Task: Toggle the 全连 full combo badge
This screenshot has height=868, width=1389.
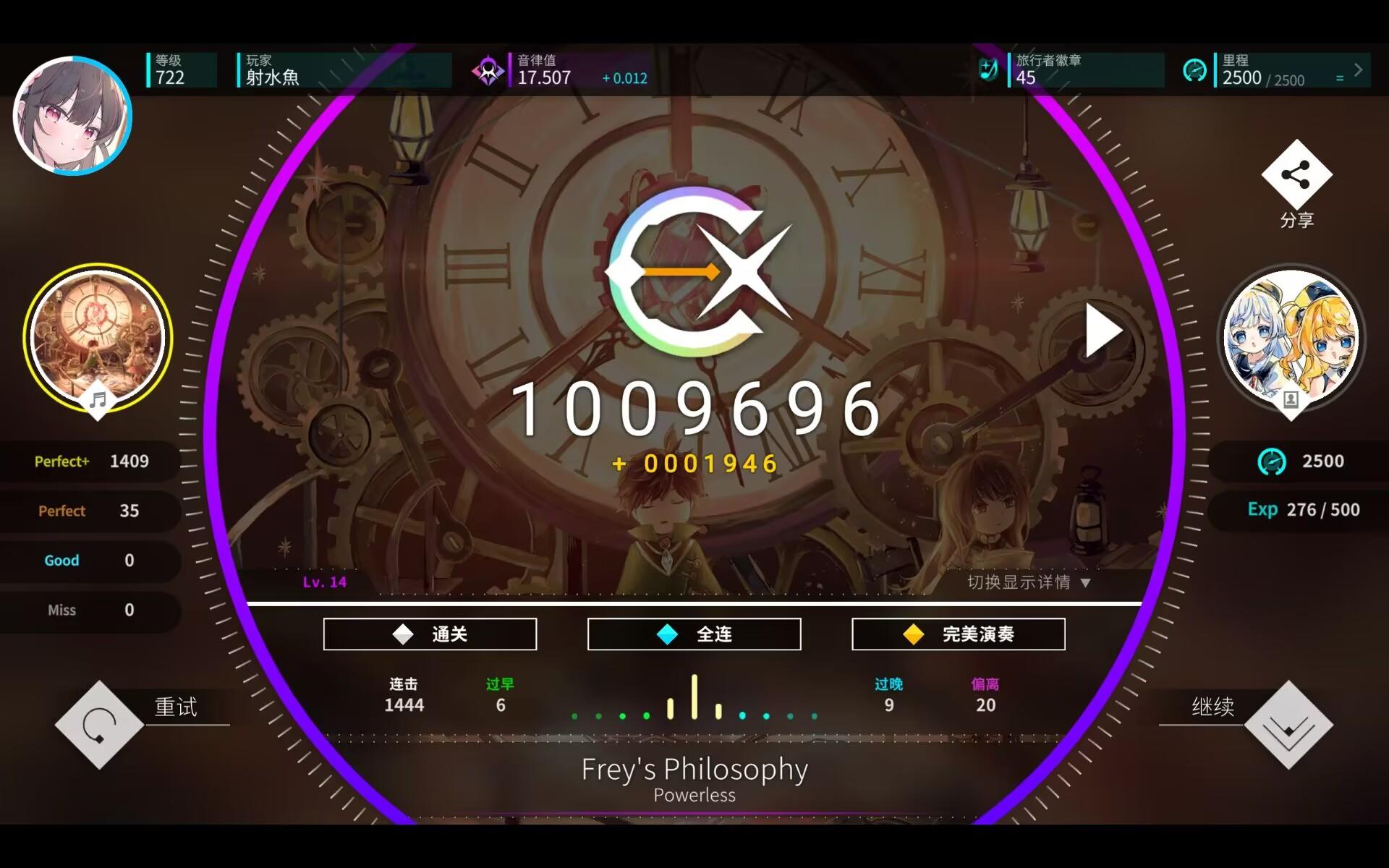Action: pyautogui.click(x=694, y=634)
